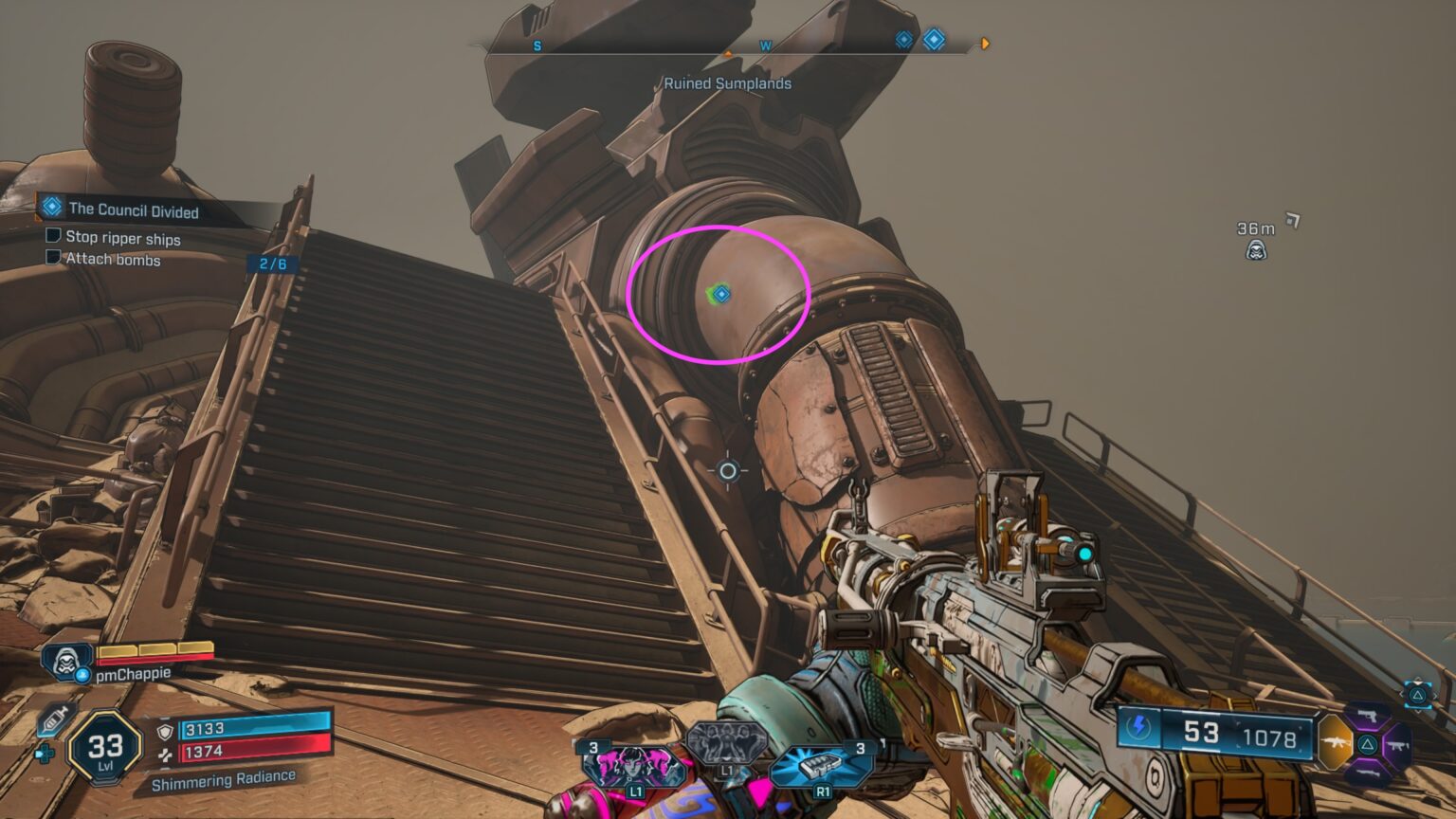
Task: Click the grenade mod icon beside R1
Action: click(x=819, y=764)
